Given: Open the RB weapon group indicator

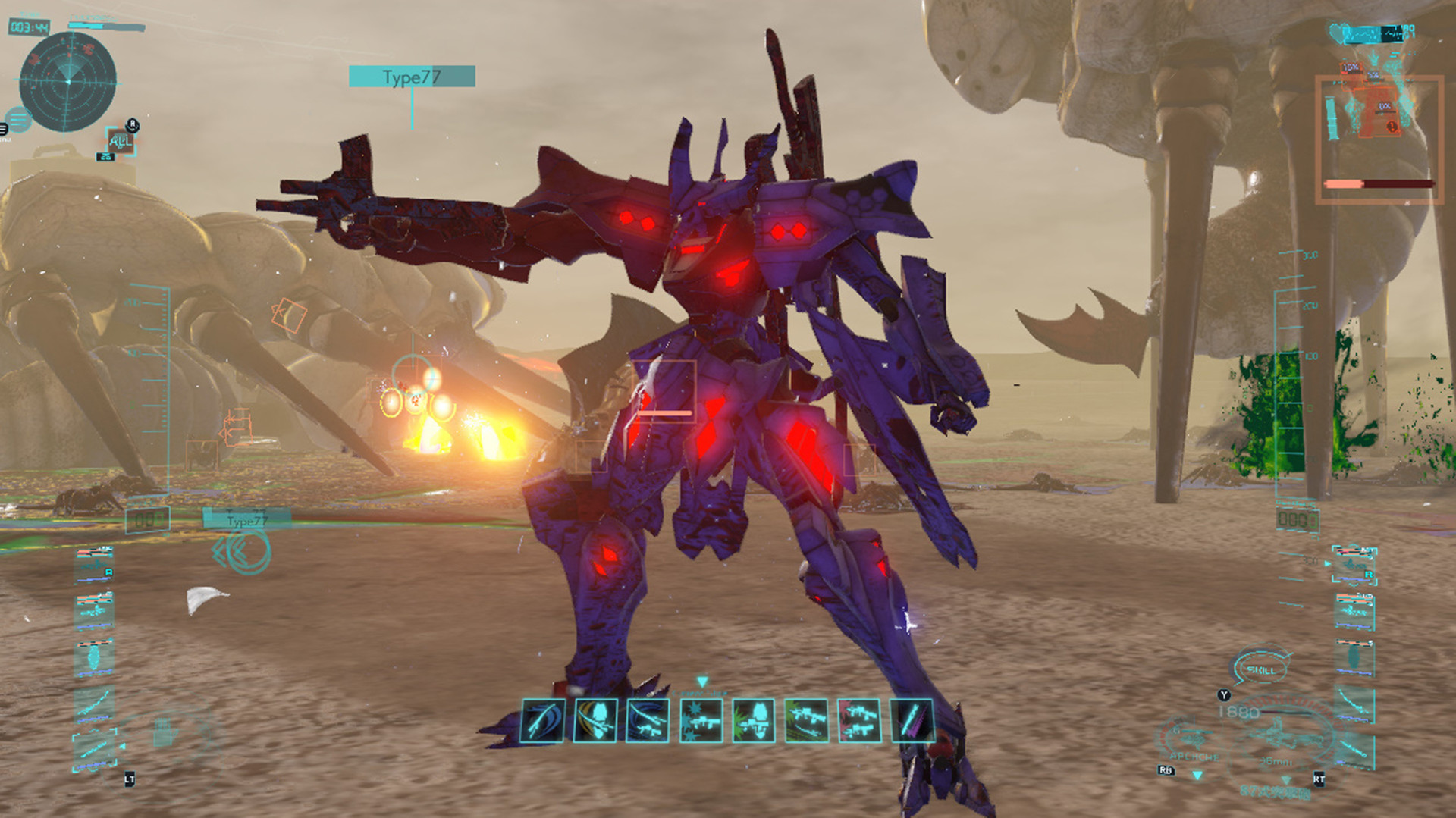Looking at the screenshot, I should pos(1166,771).
